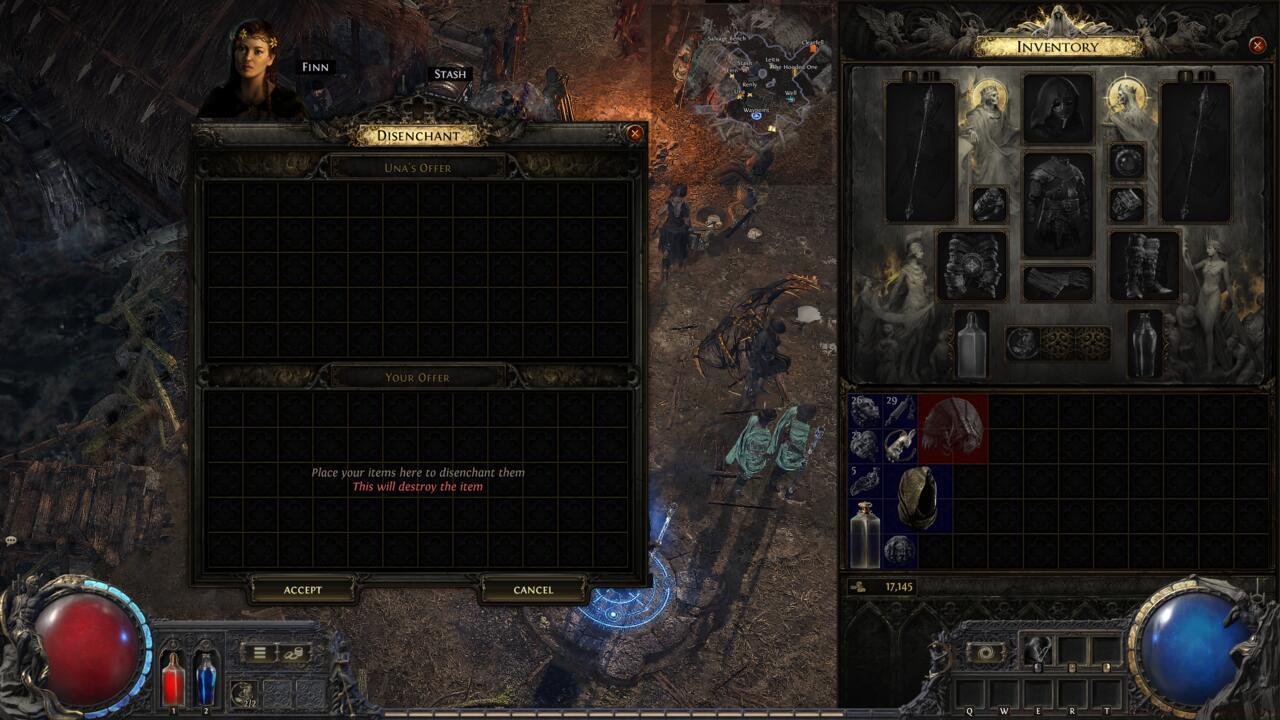Screen dimensions: 1280x720
Task: Select Finn's nameplate
Action: coord(318,66)
